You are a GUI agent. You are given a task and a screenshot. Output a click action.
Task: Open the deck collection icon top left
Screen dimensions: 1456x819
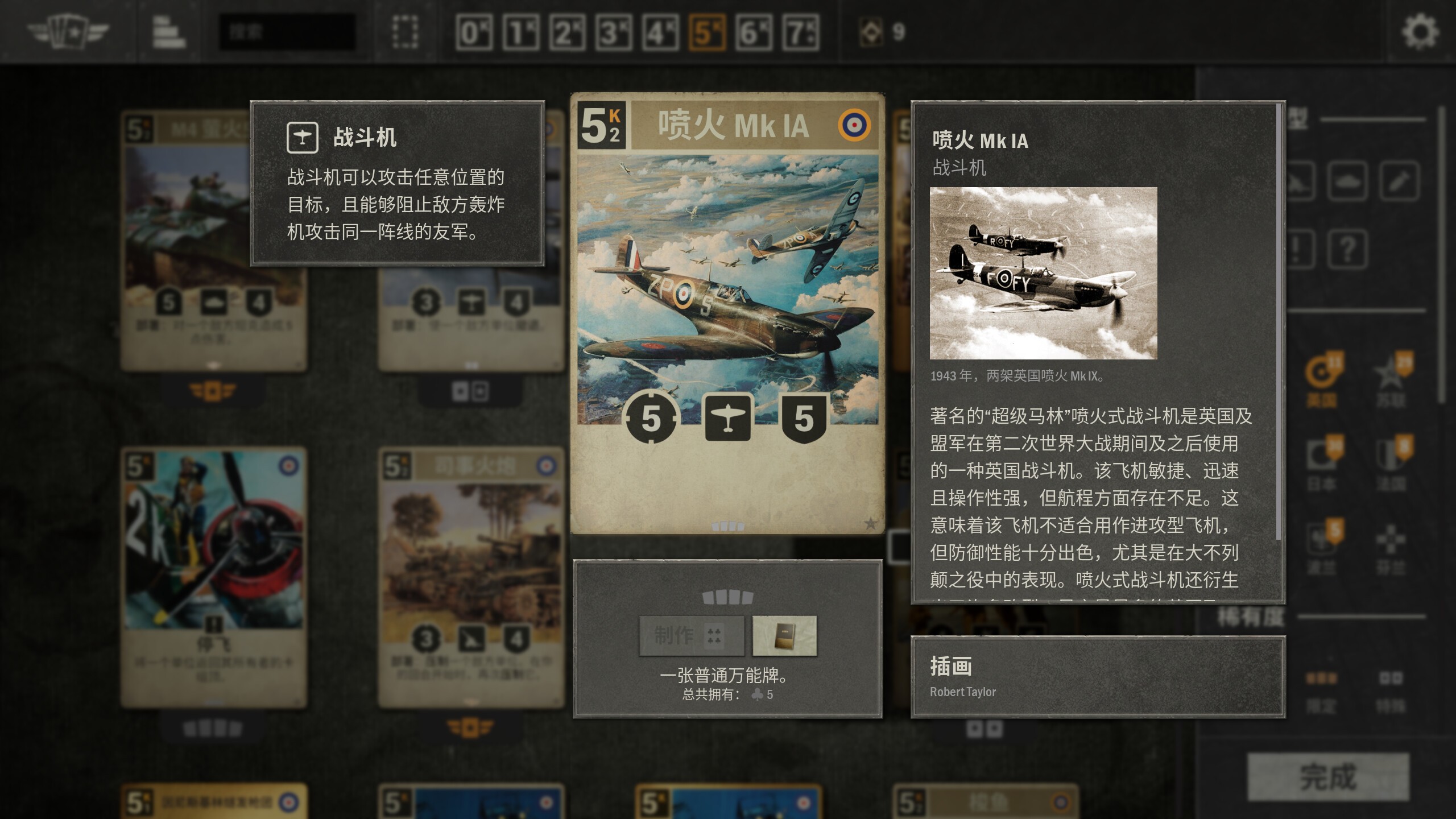pyautogui.click(x=68, y=31)
